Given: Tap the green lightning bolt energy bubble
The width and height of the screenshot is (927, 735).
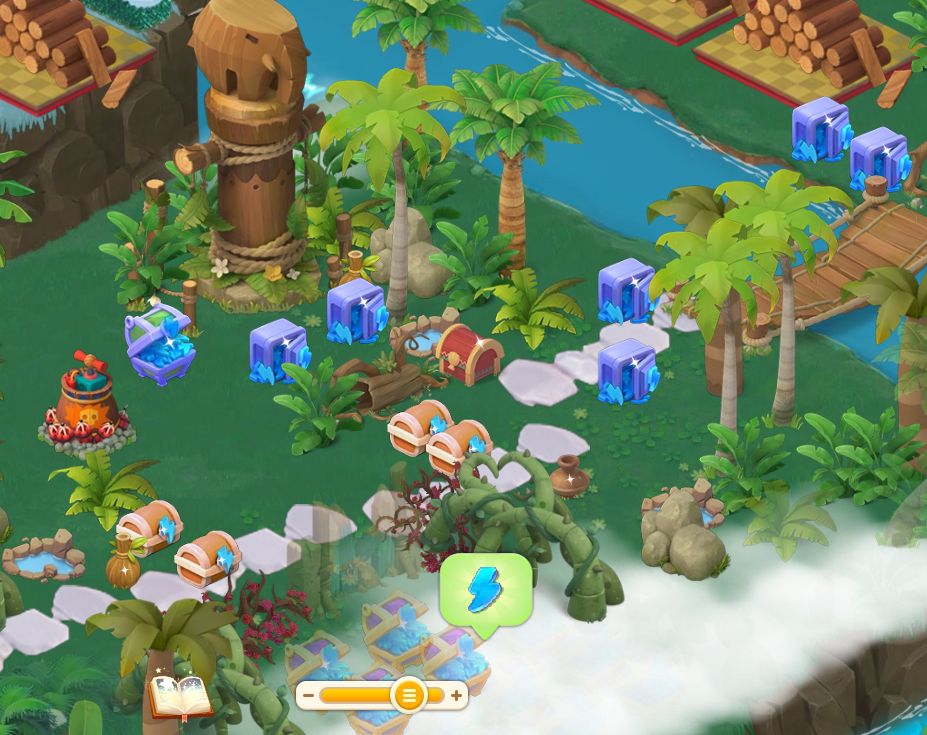Looking at the screenshot, I should [486, 592].
